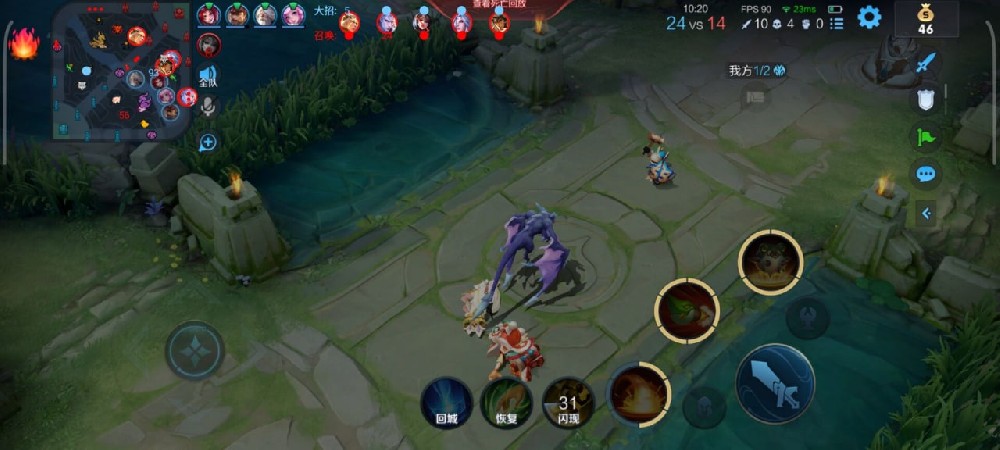Cast the green-and-red second skill

click(686, 309)
